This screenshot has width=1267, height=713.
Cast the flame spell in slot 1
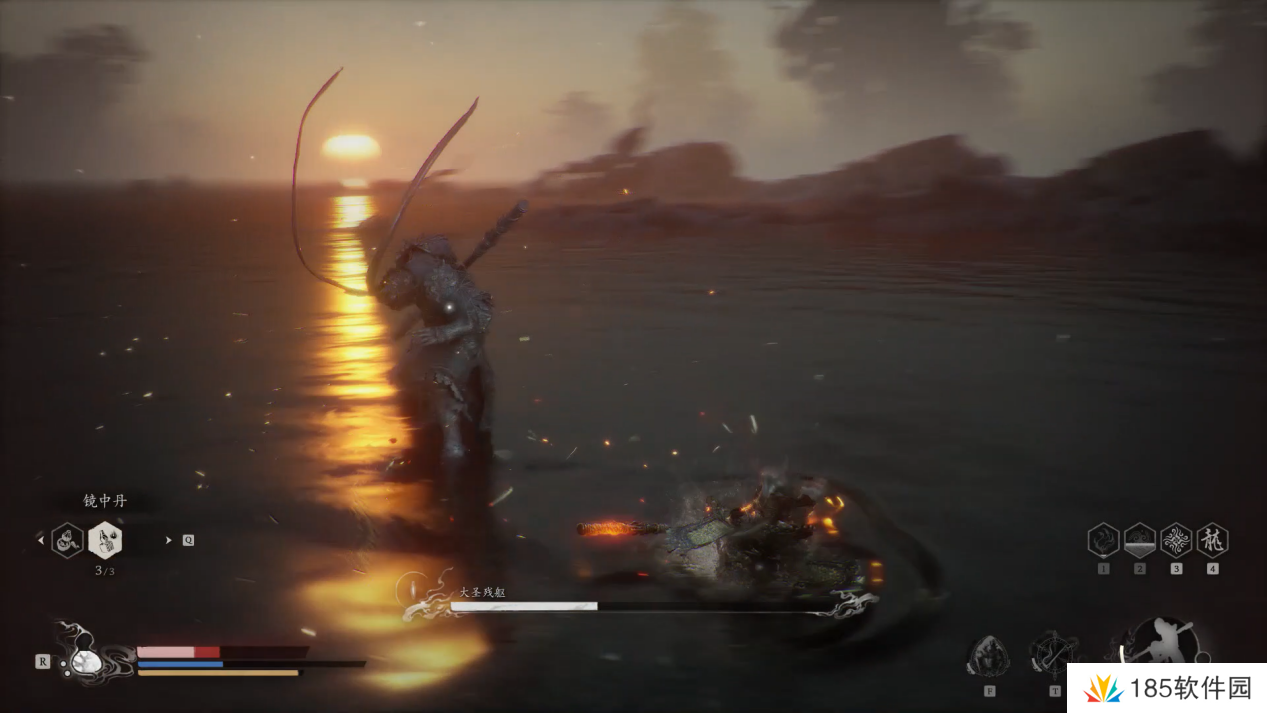click(1103, 540)
